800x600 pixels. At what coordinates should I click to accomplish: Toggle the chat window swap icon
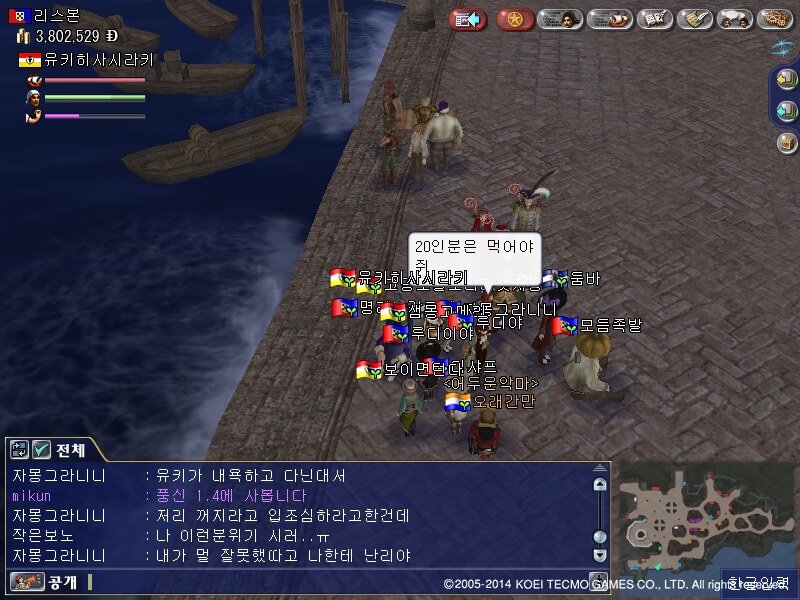18,450
